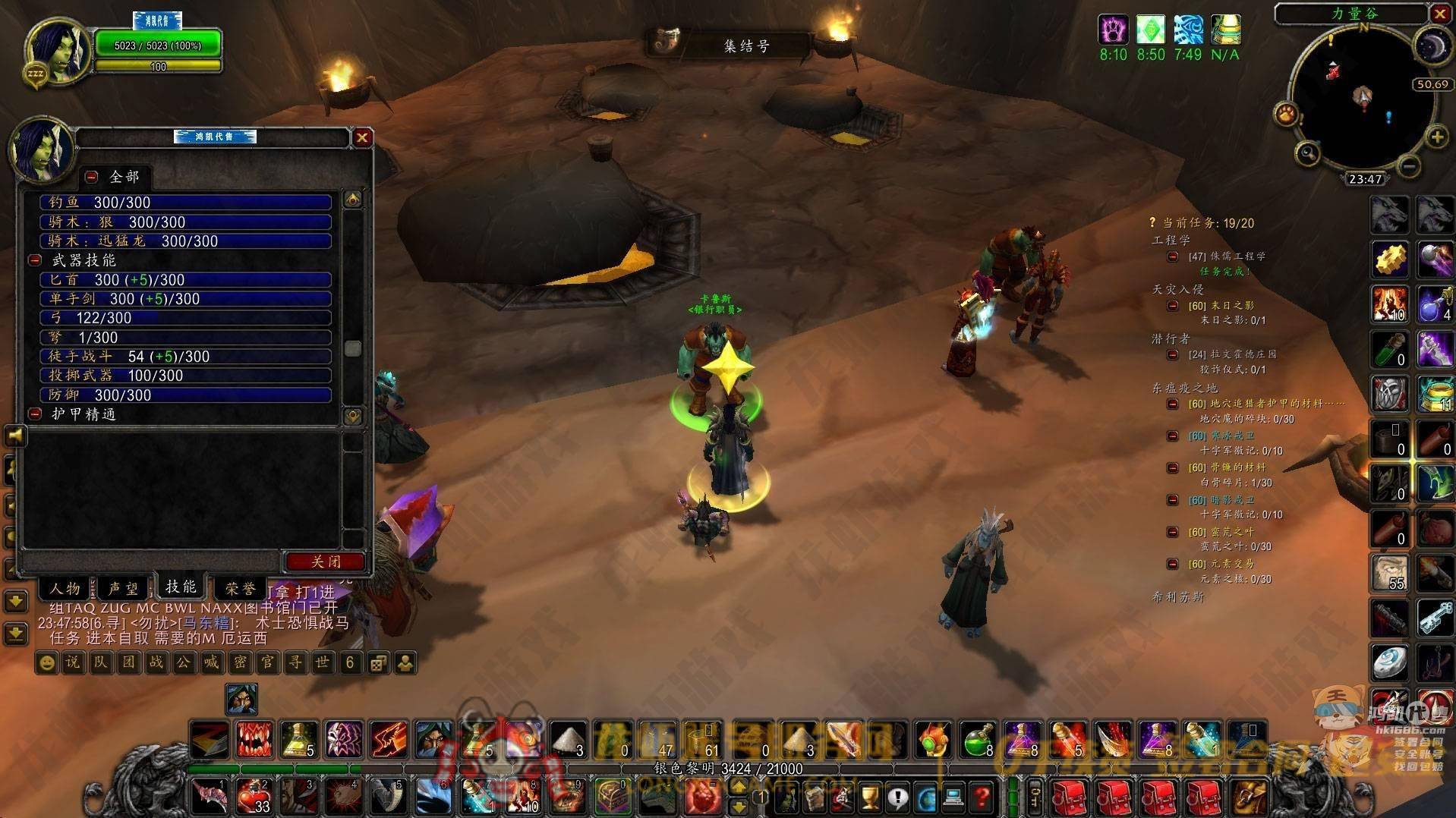Zoom out the minimap with minus button
This screenshot has width=1456, height=818.
1408,165
